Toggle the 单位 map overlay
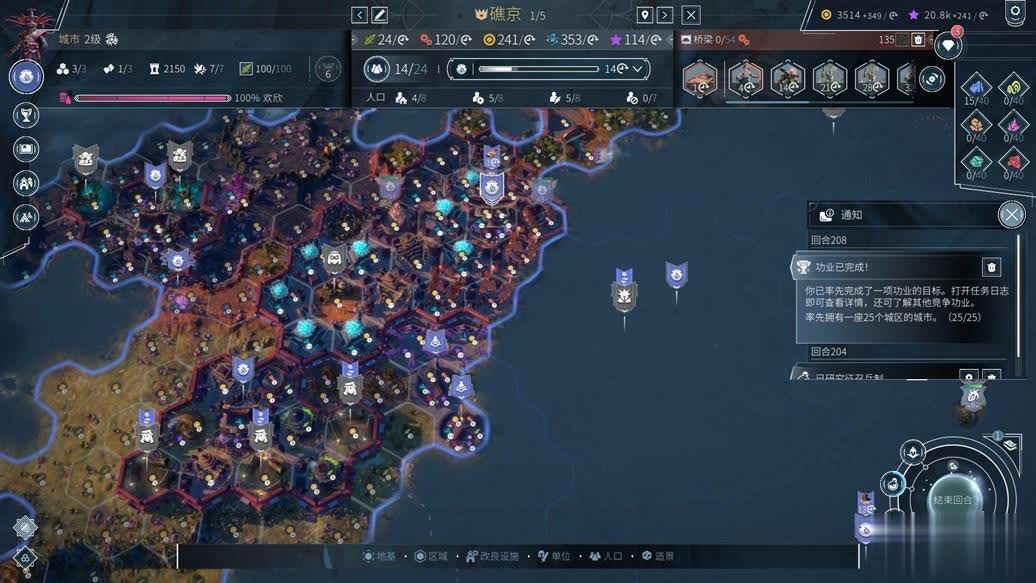 click(554, 556)
